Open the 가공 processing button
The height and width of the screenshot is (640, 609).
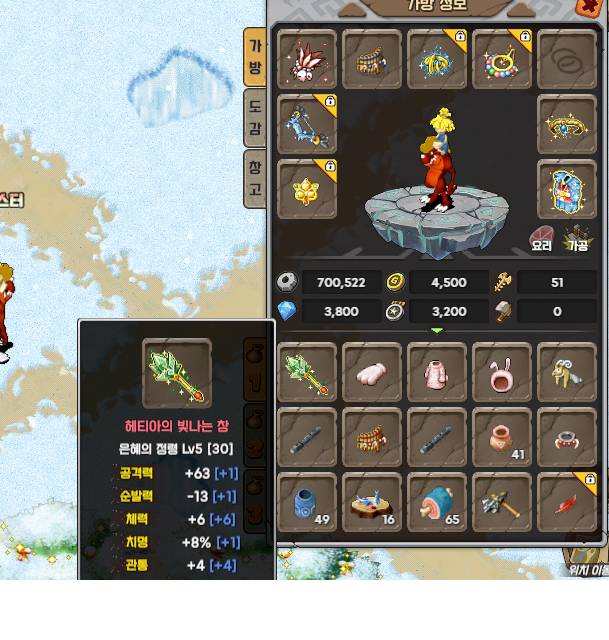click(x=577, y=240)
